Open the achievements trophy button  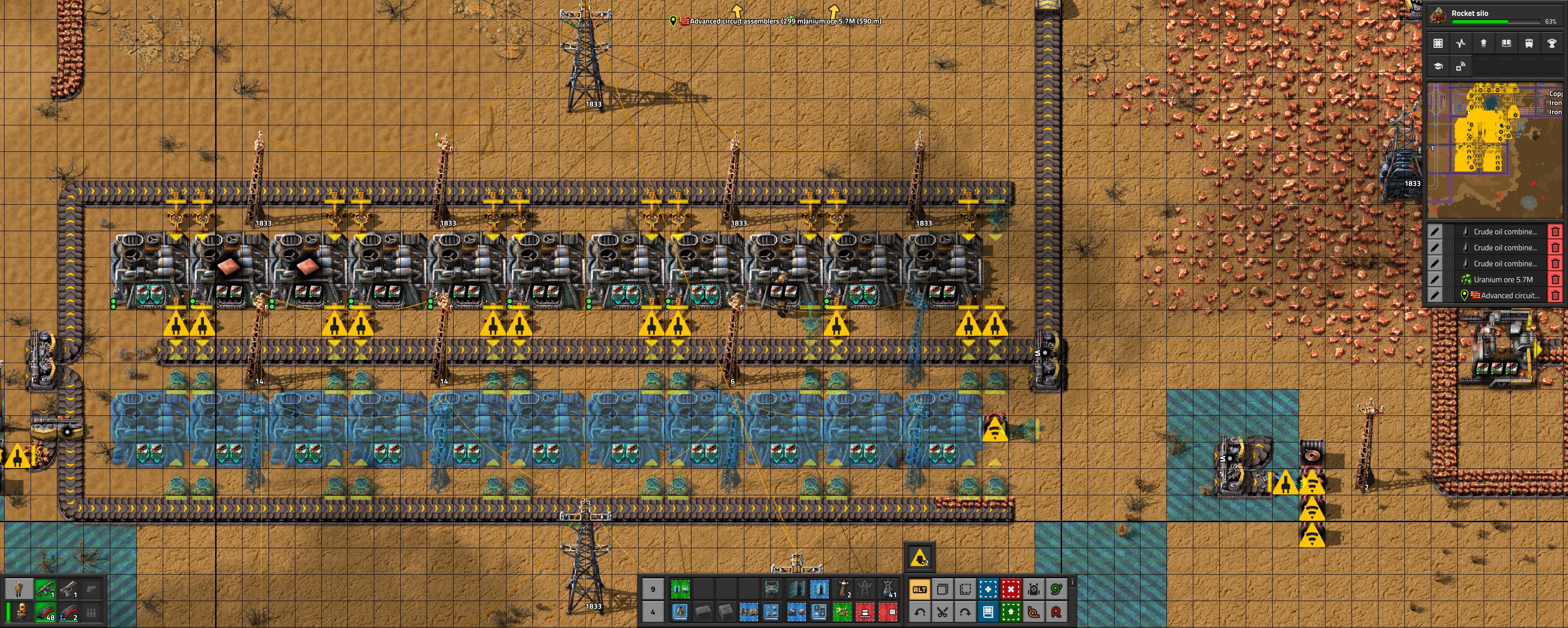click(x=1551, y=43)
